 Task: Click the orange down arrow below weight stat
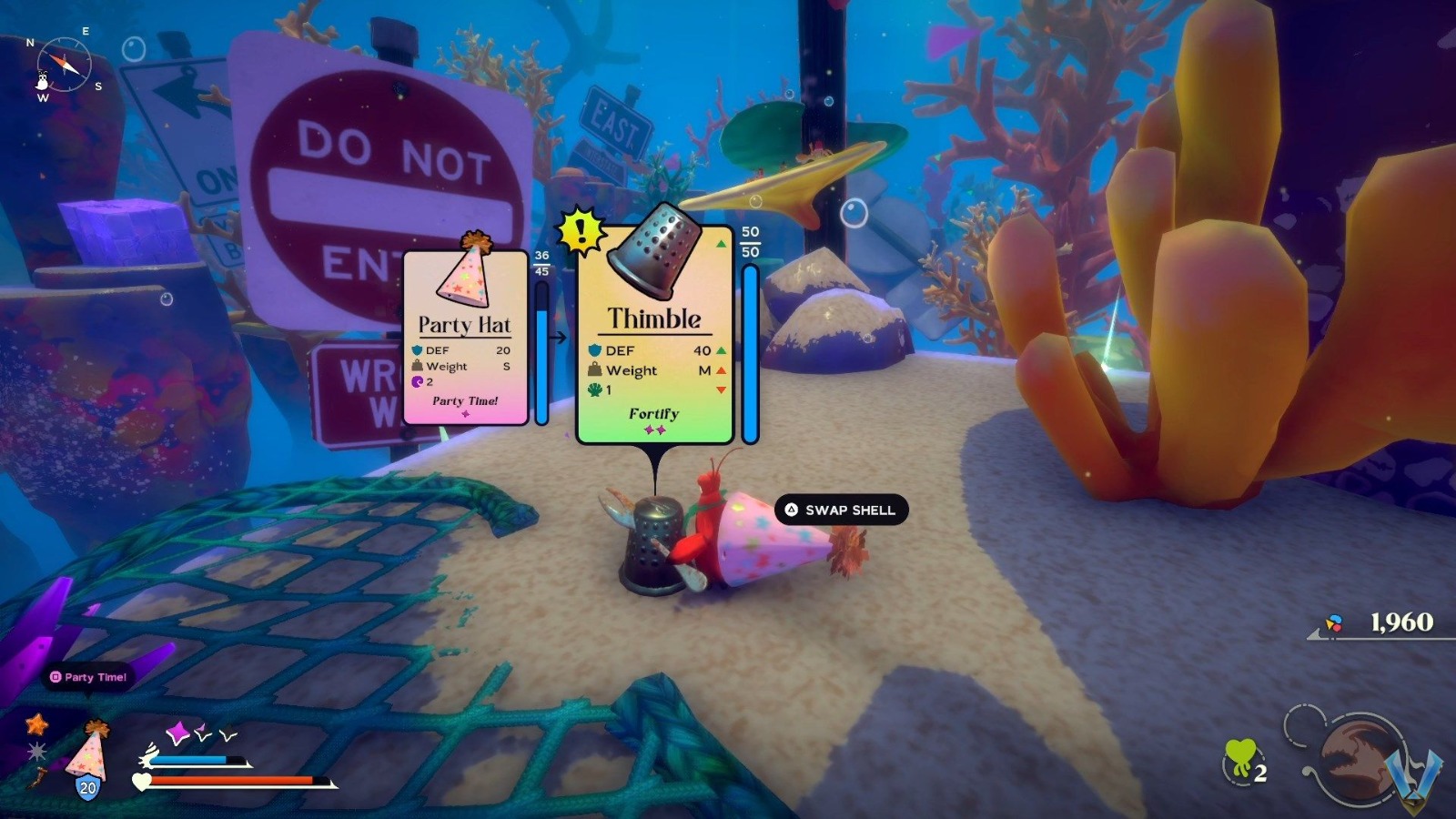(x=723, y=389)
